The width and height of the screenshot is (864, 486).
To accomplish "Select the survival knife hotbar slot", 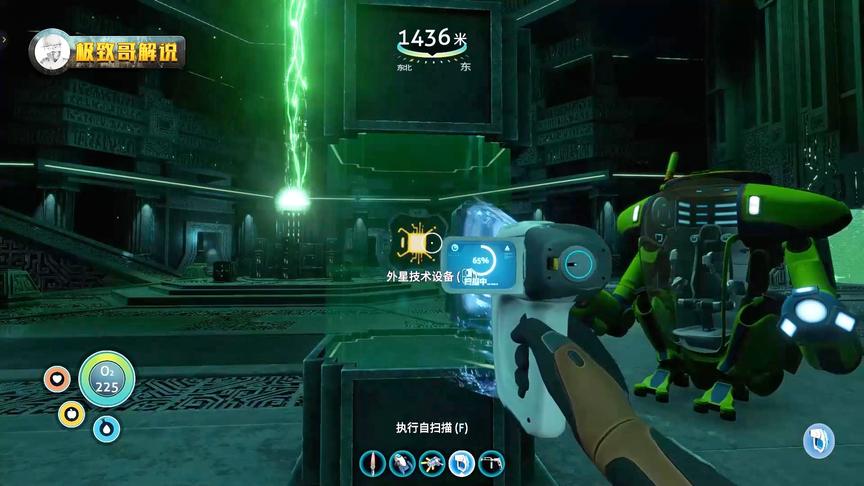I will tap(373, 463).
